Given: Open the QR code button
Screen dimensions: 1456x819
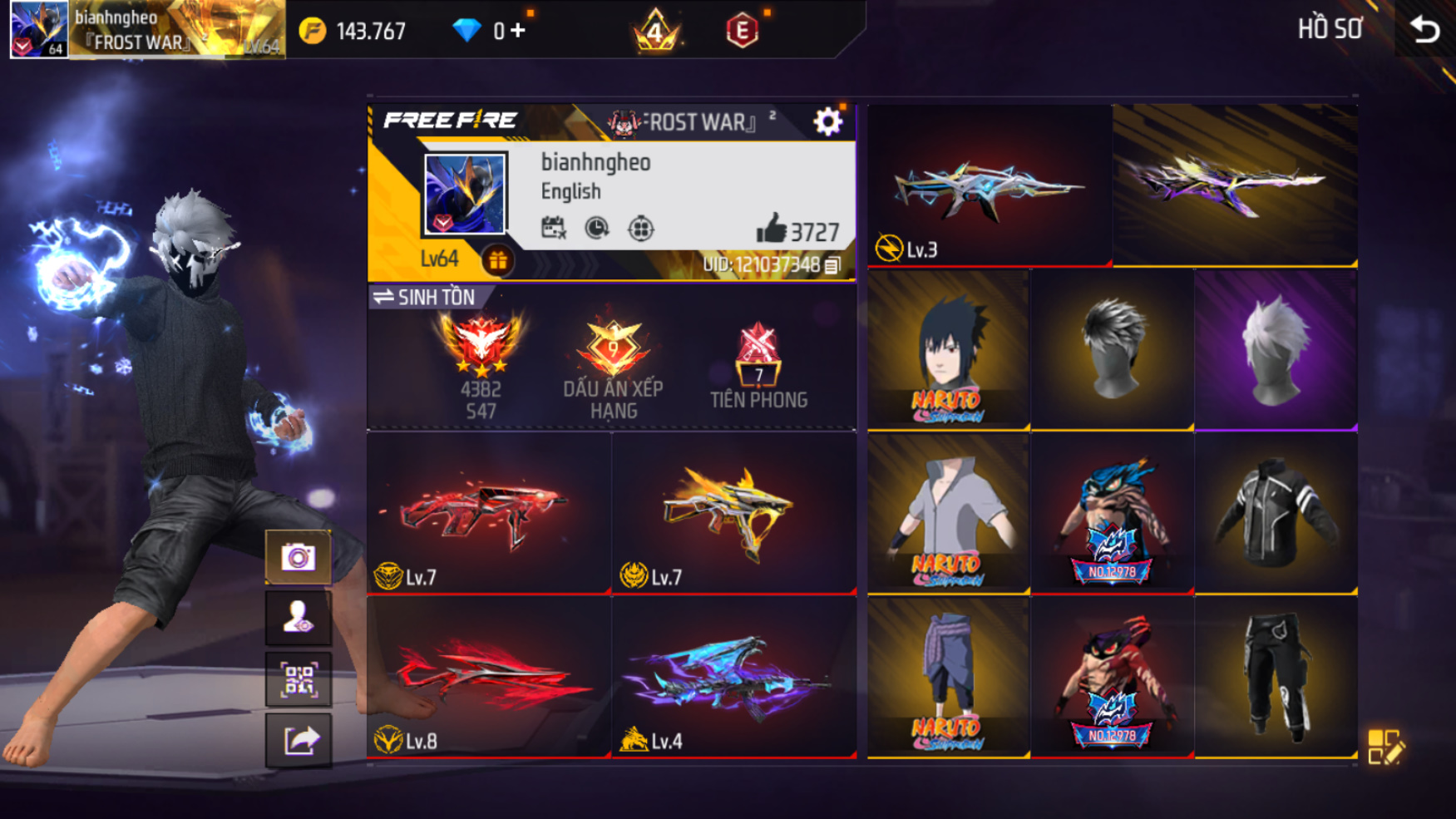Looking at the screenshot, I should click(299, 679).
